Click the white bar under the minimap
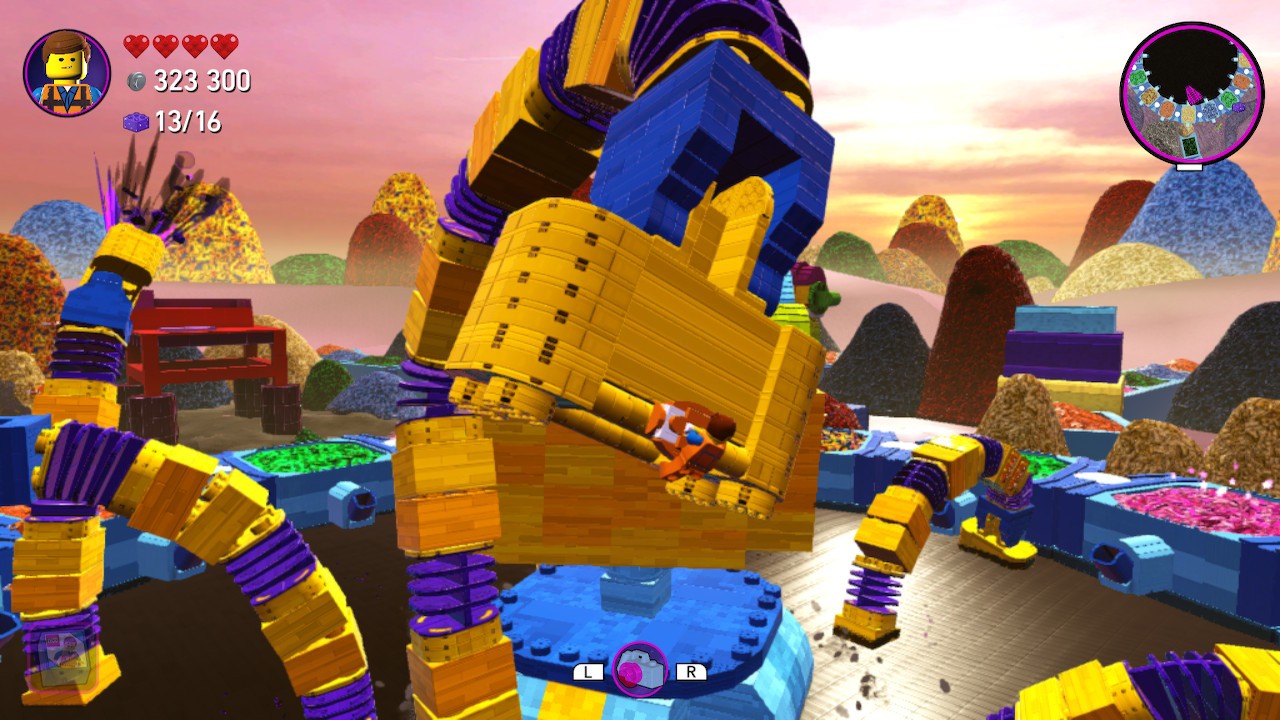Viewport: 1280px width, 720px height. tap(1189, 167)
